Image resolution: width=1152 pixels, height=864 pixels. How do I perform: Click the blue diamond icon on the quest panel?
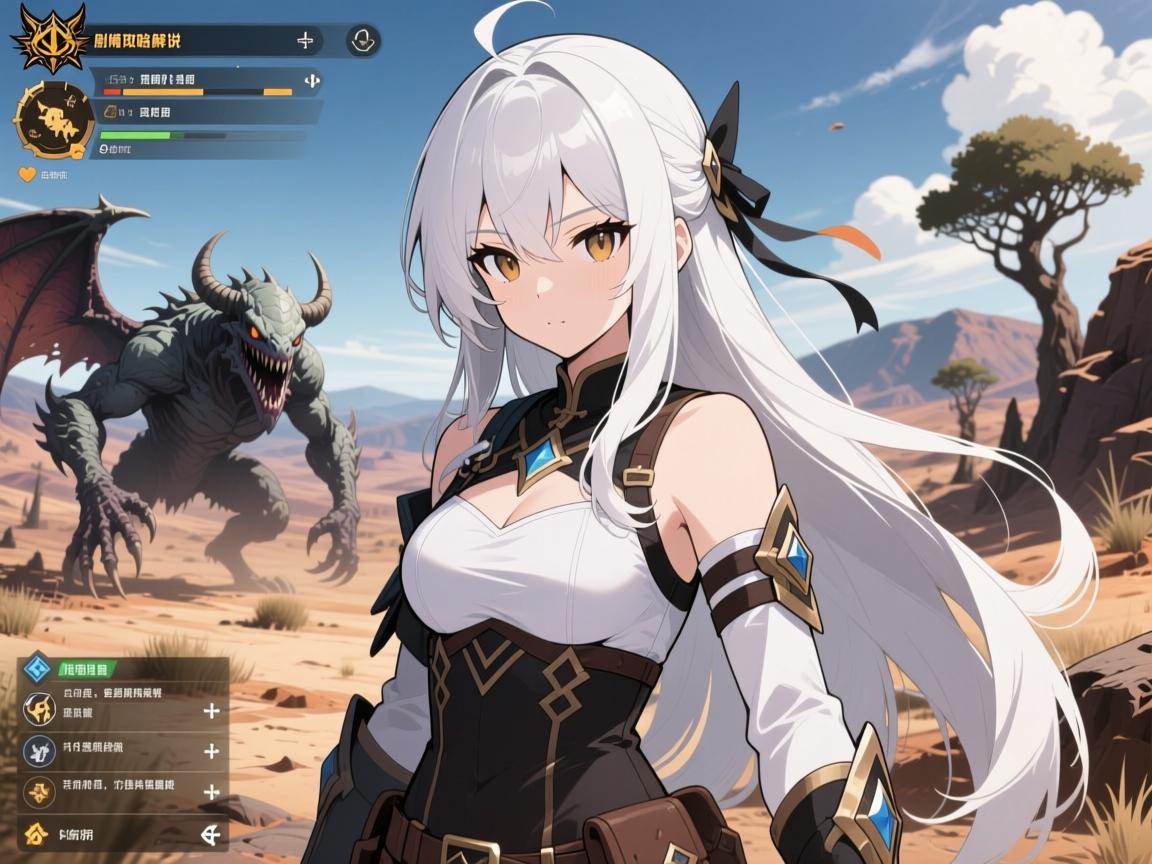[38, 667]
